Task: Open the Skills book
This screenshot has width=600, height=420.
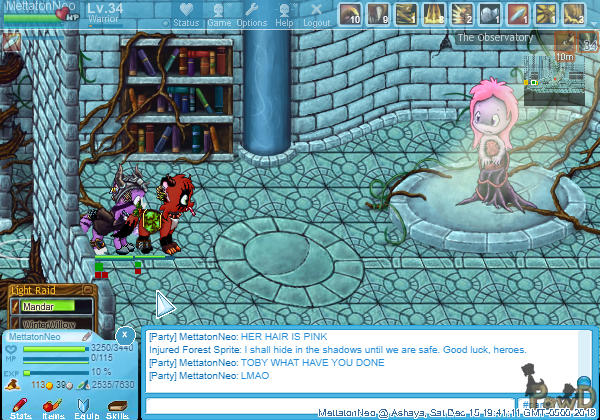Action: click(118, 404)
